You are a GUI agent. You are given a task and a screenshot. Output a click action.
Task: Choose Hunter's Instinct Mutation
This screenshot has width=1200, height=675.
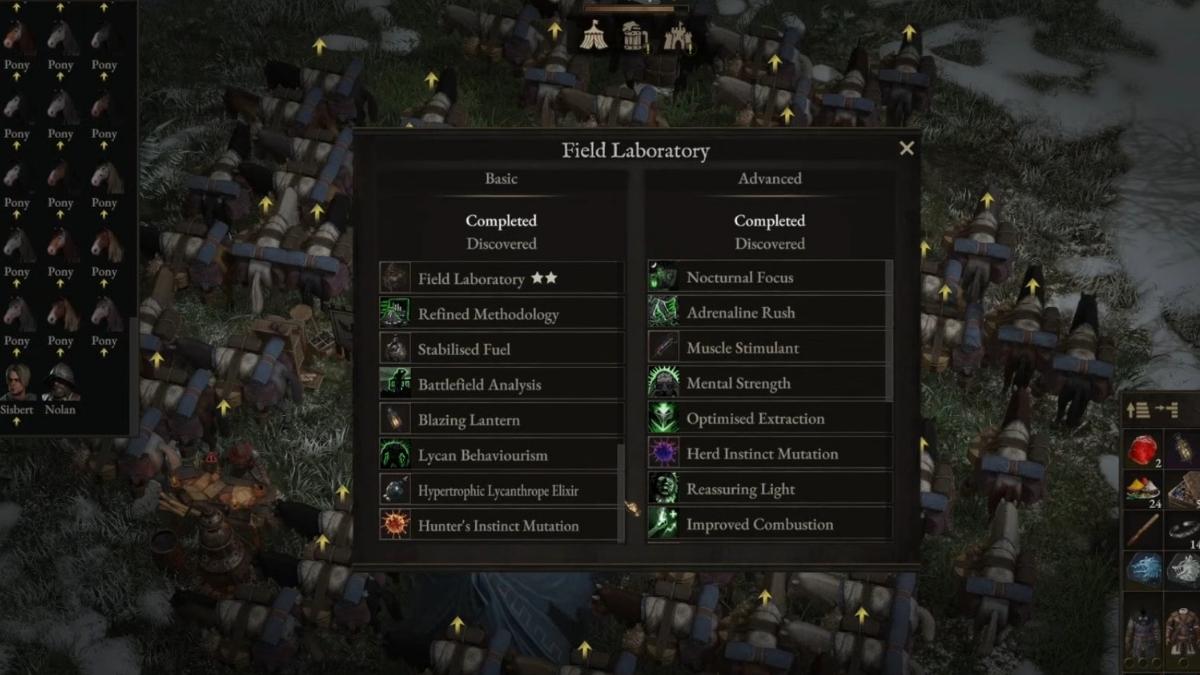500,525
